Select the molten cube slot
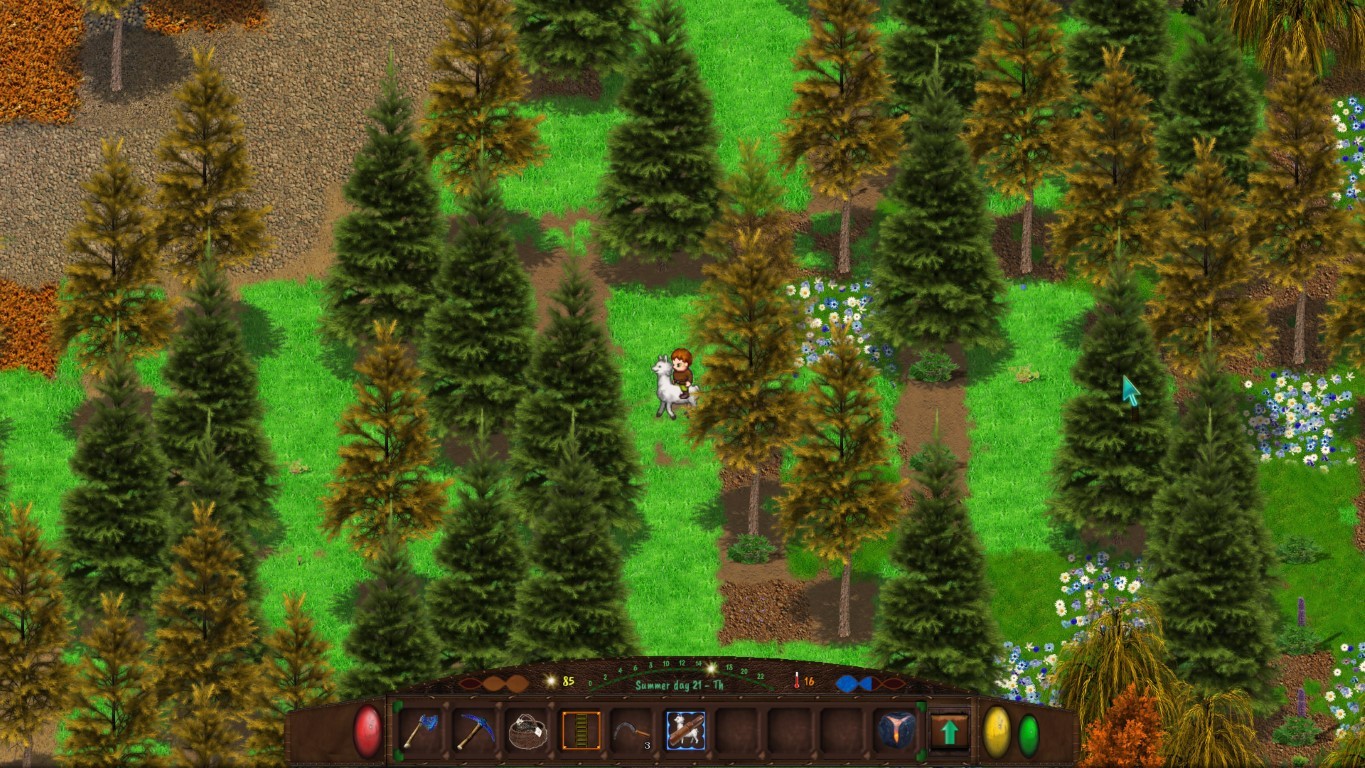This screenshot has width=1365, height=768. point(894,731)
